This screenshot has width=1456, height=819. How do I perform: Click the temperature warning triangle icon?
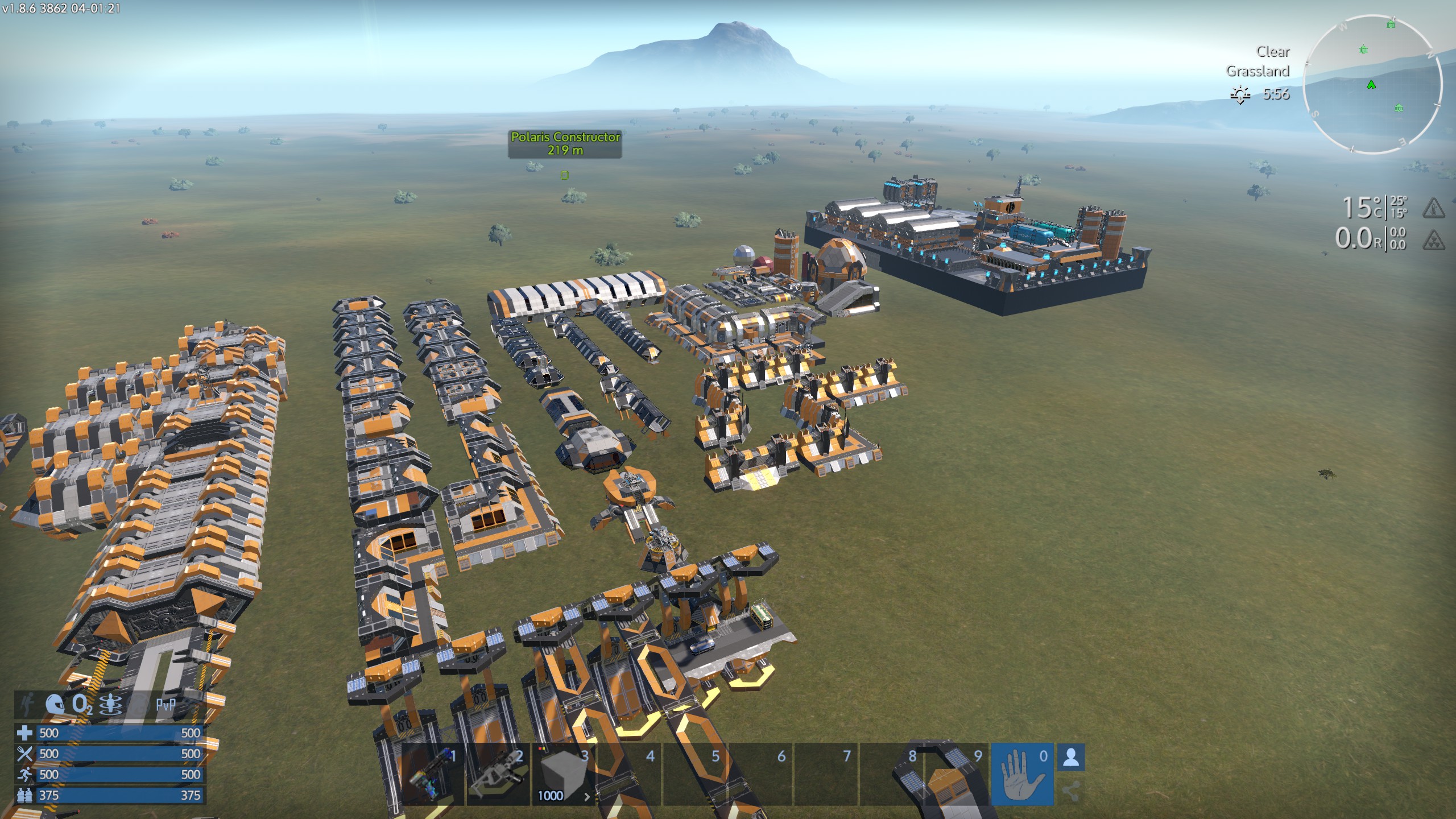[x=1433, y=208]
